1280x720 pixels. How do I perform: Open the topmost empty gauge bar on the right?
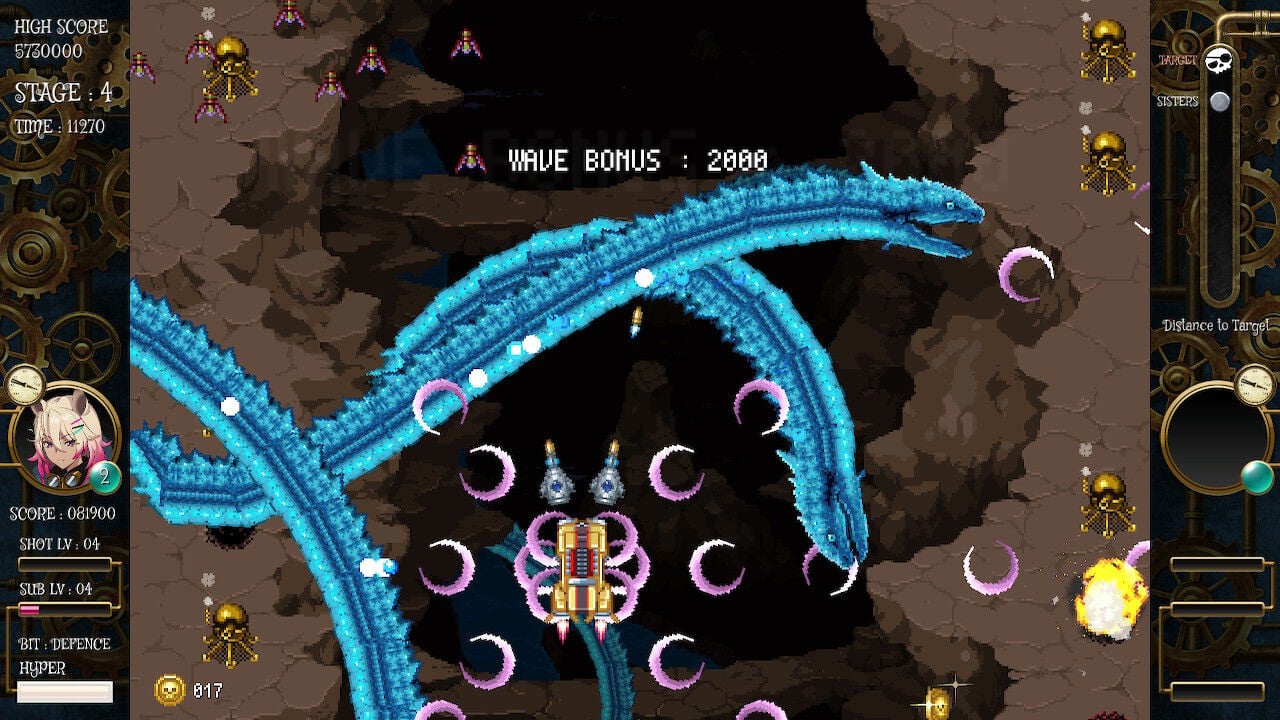coord(1217,565)
